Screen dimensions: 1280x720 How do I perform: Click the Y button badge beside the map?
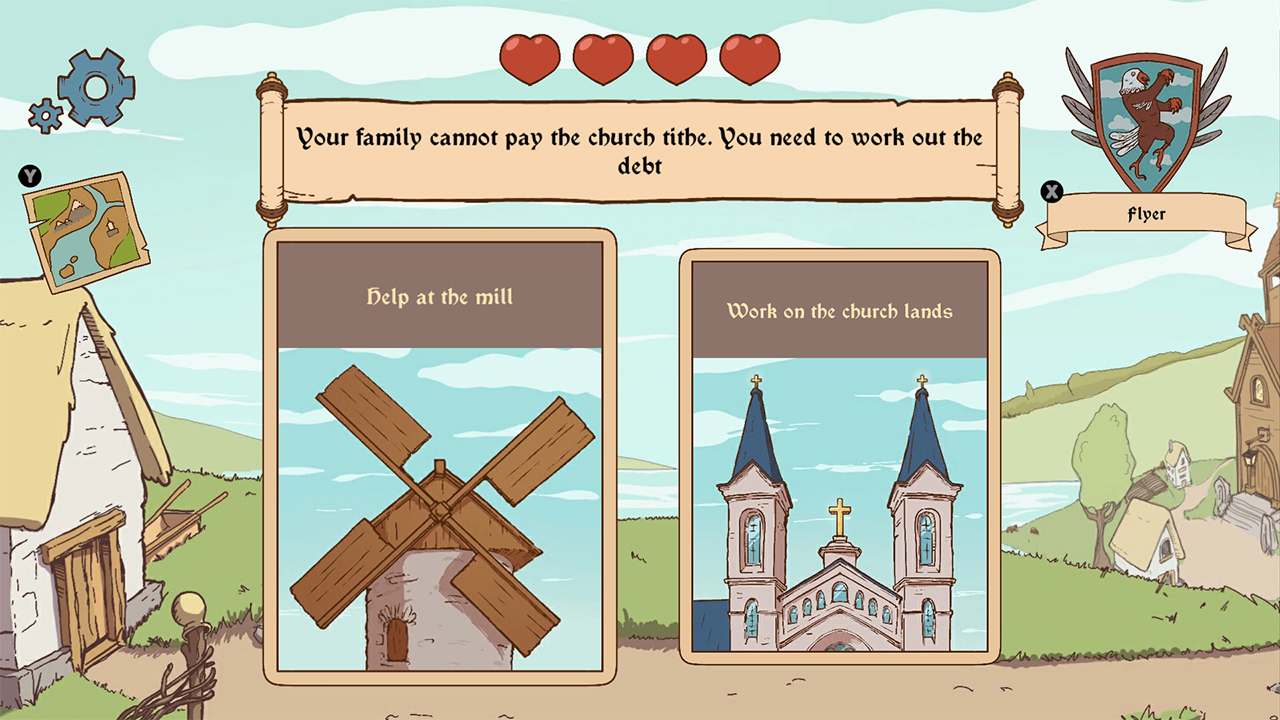pyautogui.click(x=29, y=176)
